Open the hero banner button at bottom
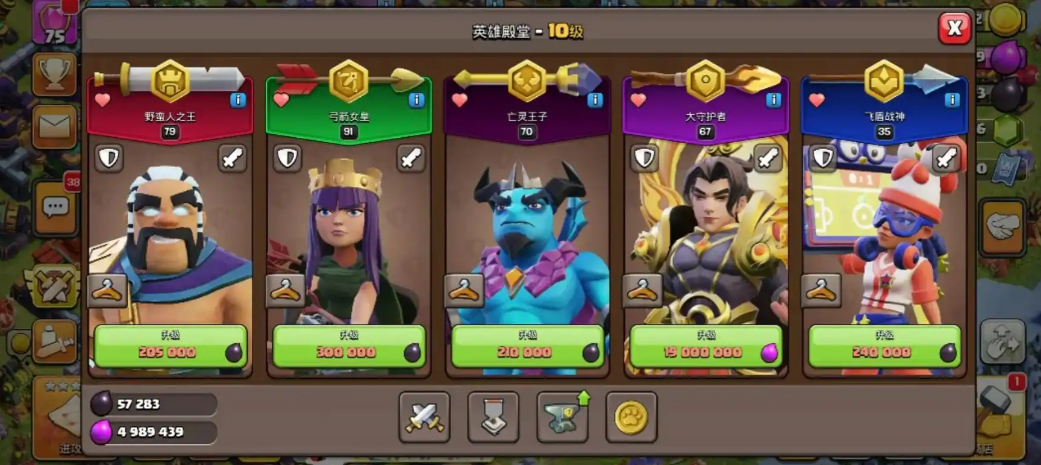This screenshot has width=1041, height=465. [x=493, y=416]
